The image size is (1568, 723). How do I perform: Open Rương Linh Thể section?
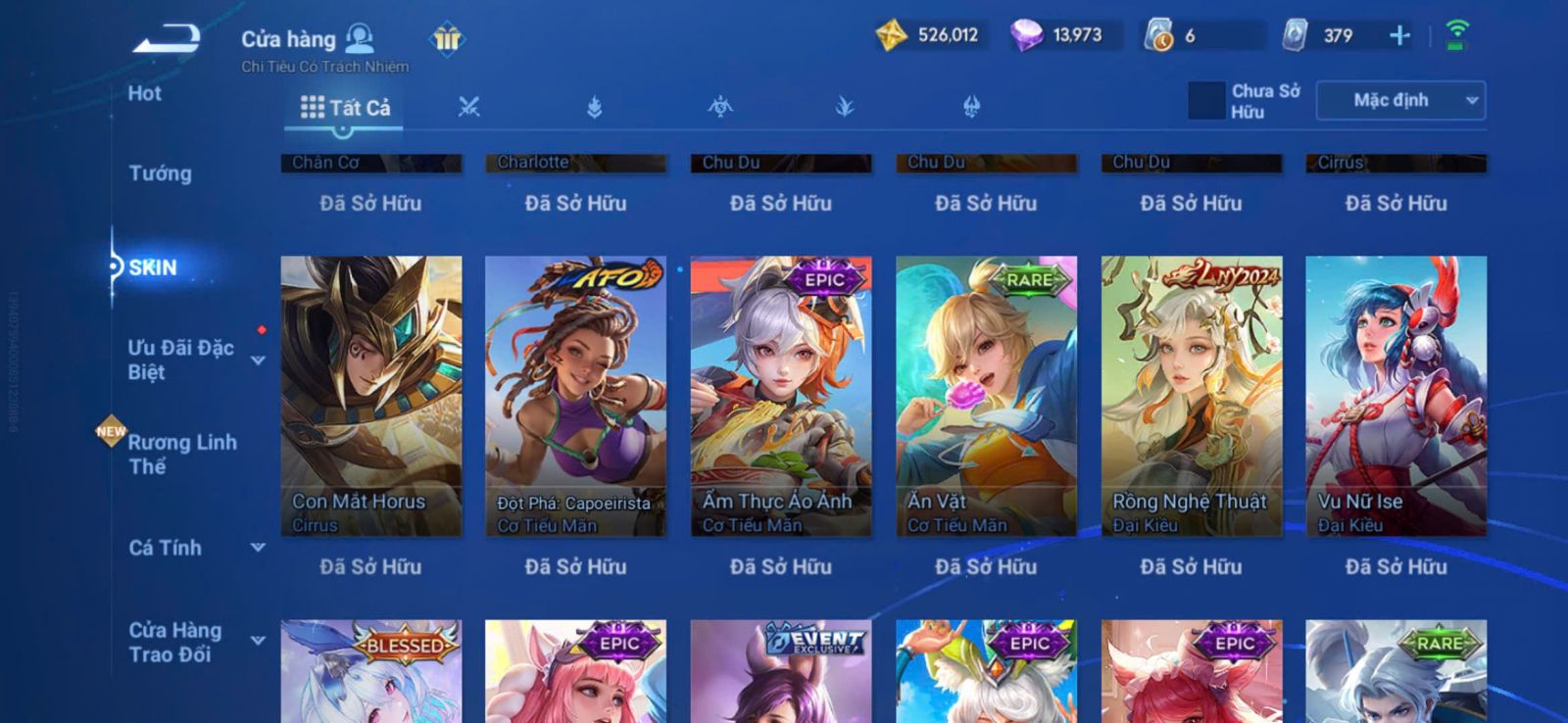coord(182,454)
